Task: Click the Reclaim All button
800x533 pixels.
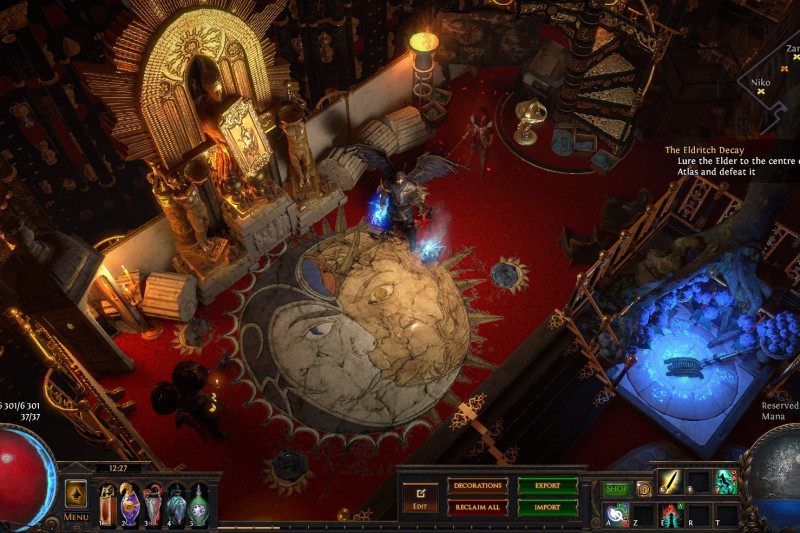Action: [477, 507]
